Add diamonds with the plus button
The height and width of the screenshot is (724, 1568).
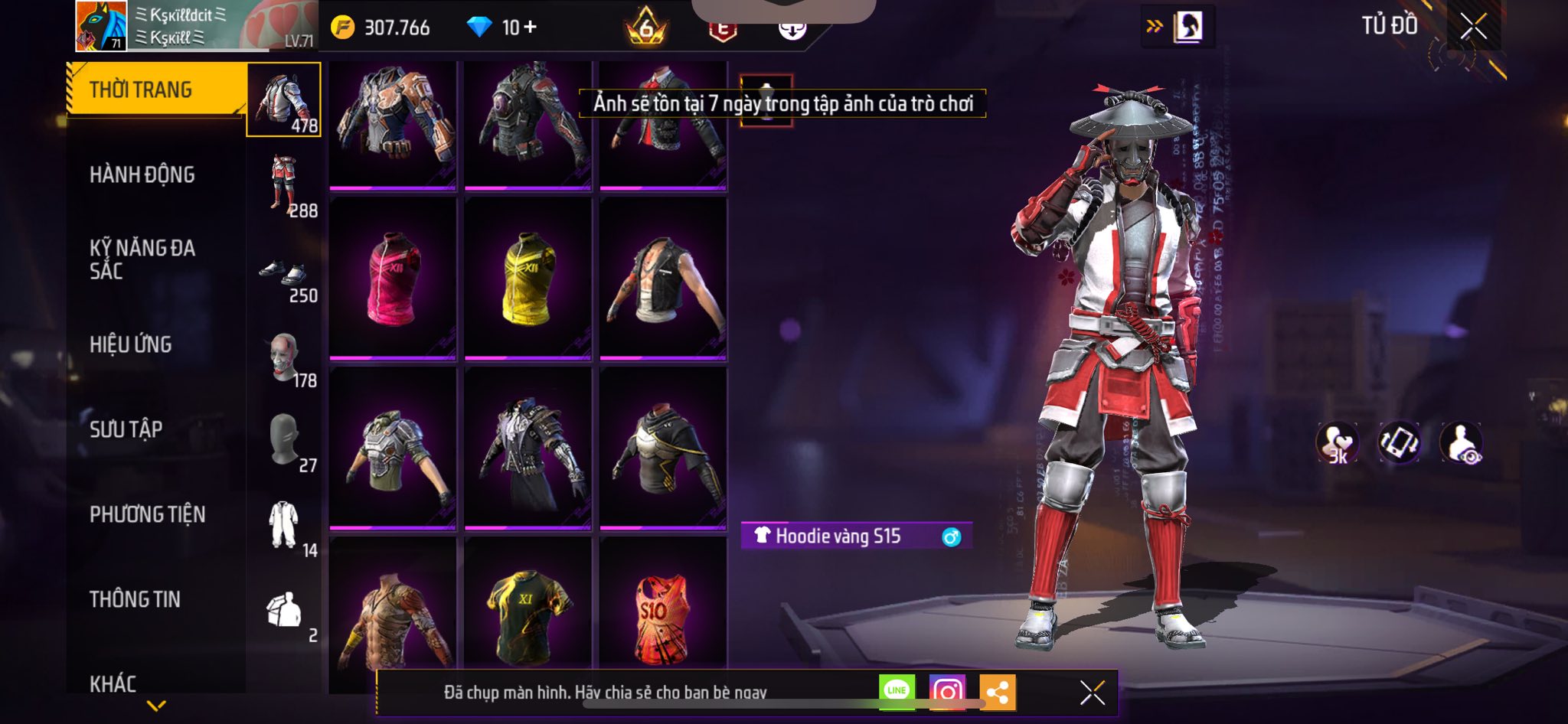point(530,28)
